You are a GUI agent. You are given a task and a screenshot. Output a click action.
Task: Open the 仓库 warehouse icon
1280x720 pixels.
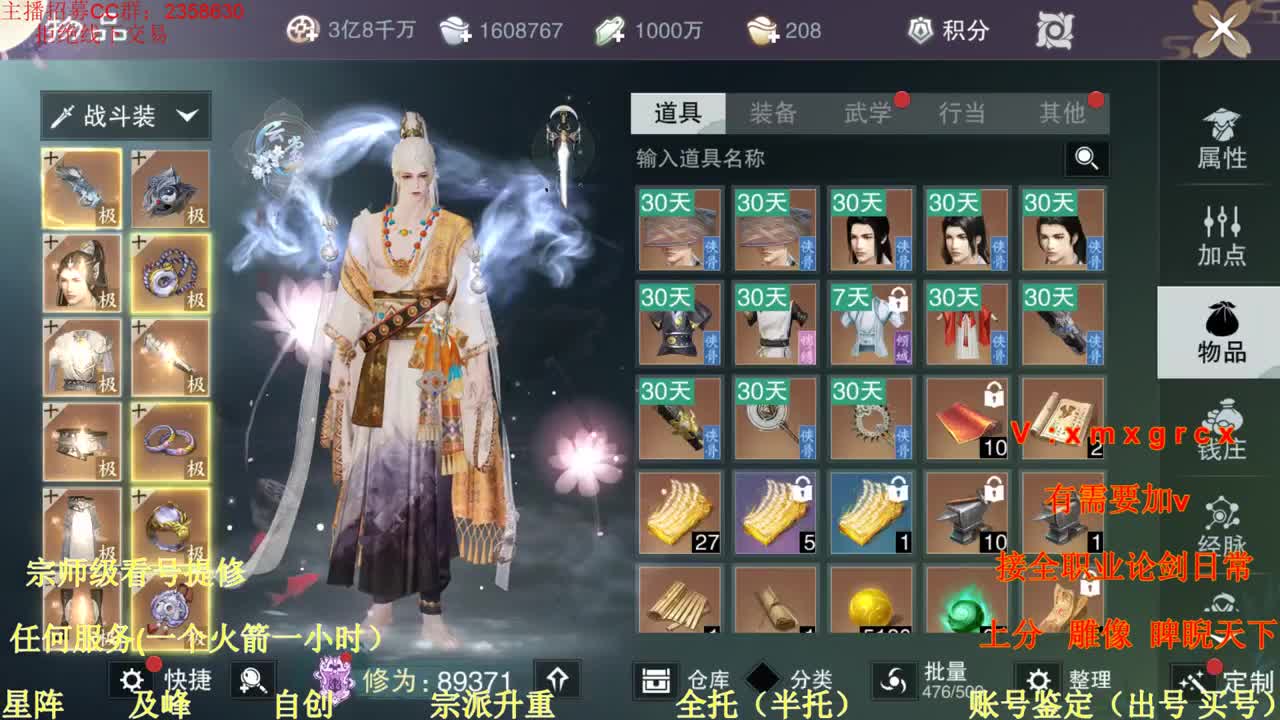(655, 679)
